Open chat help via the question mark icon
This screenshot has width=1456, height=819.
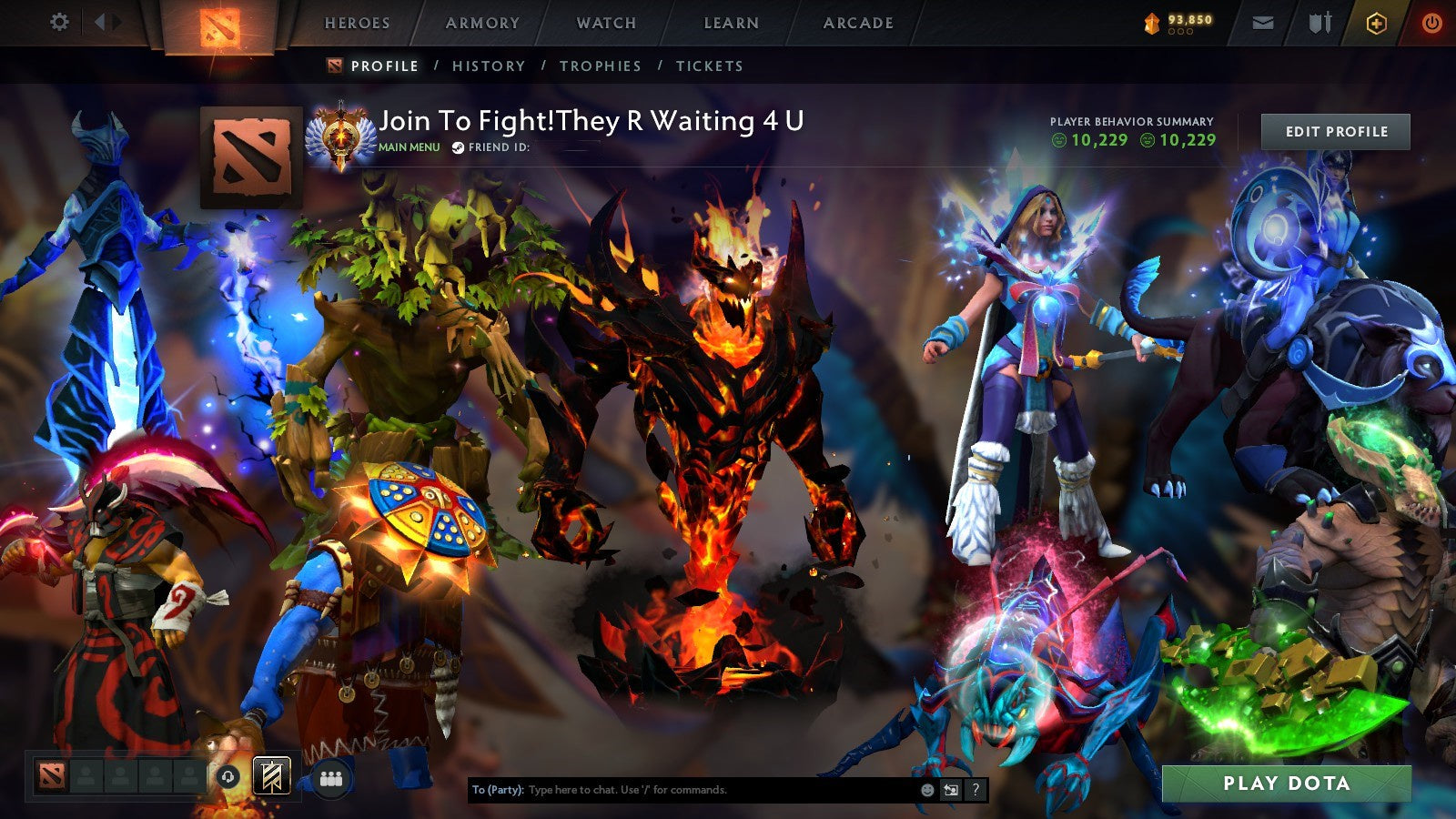974,788
